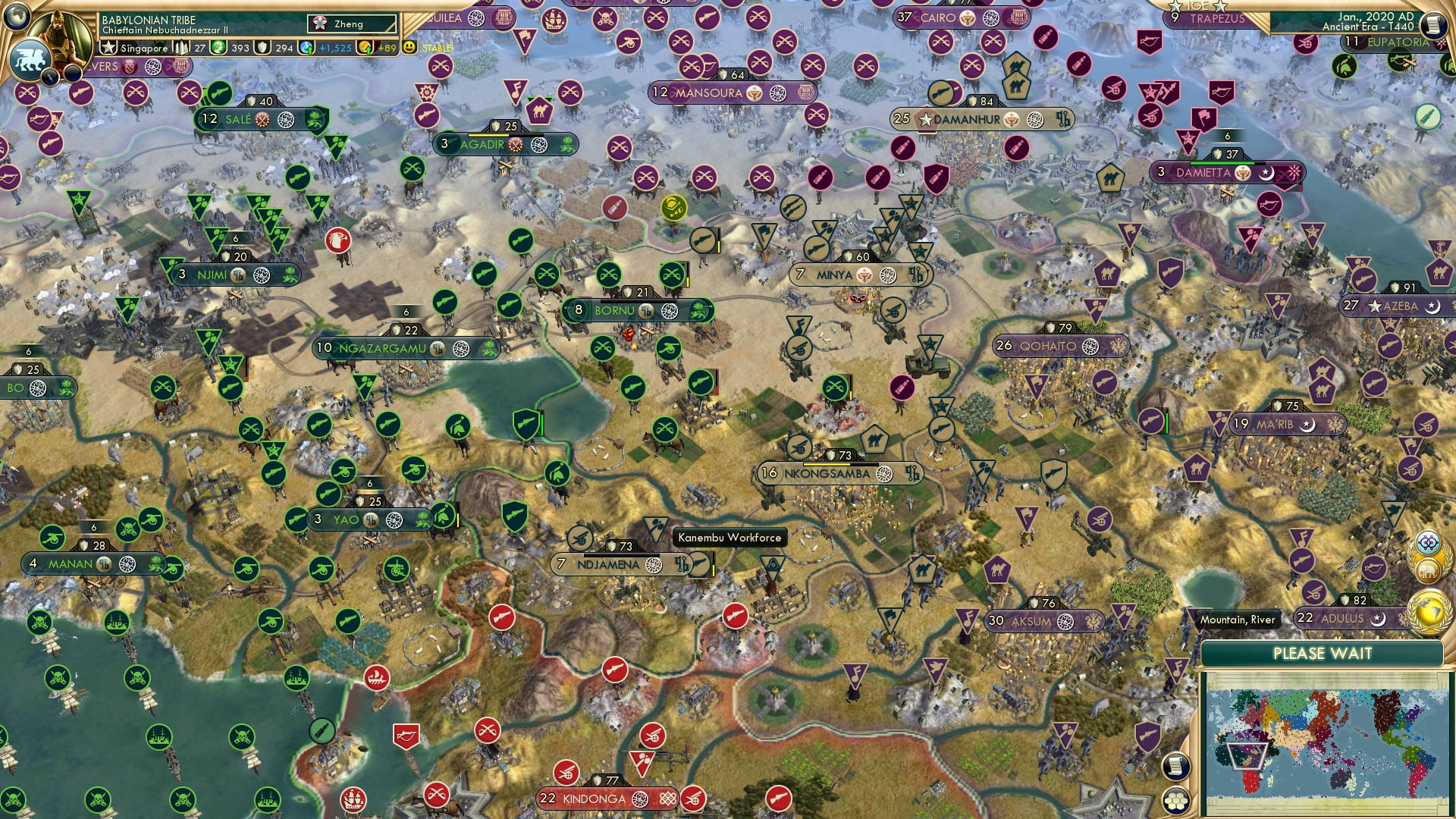Image resolution: width=1456 pixels, height=819 pixels.
Task: Open the elephant notification medallion
Action: (1427, 569)
